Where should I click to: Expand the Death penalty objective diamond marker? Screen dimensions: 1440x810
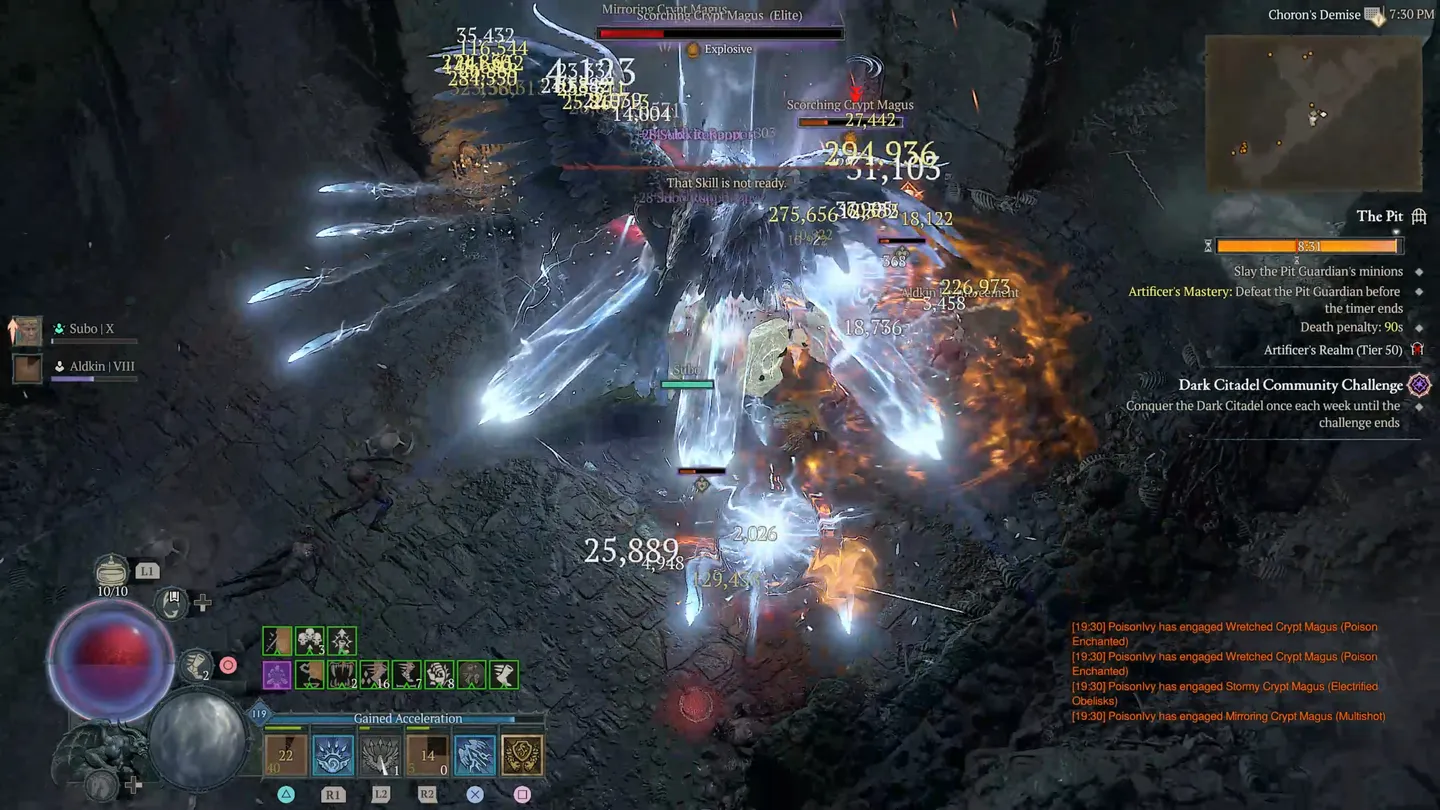click(x=1418, y=327)
